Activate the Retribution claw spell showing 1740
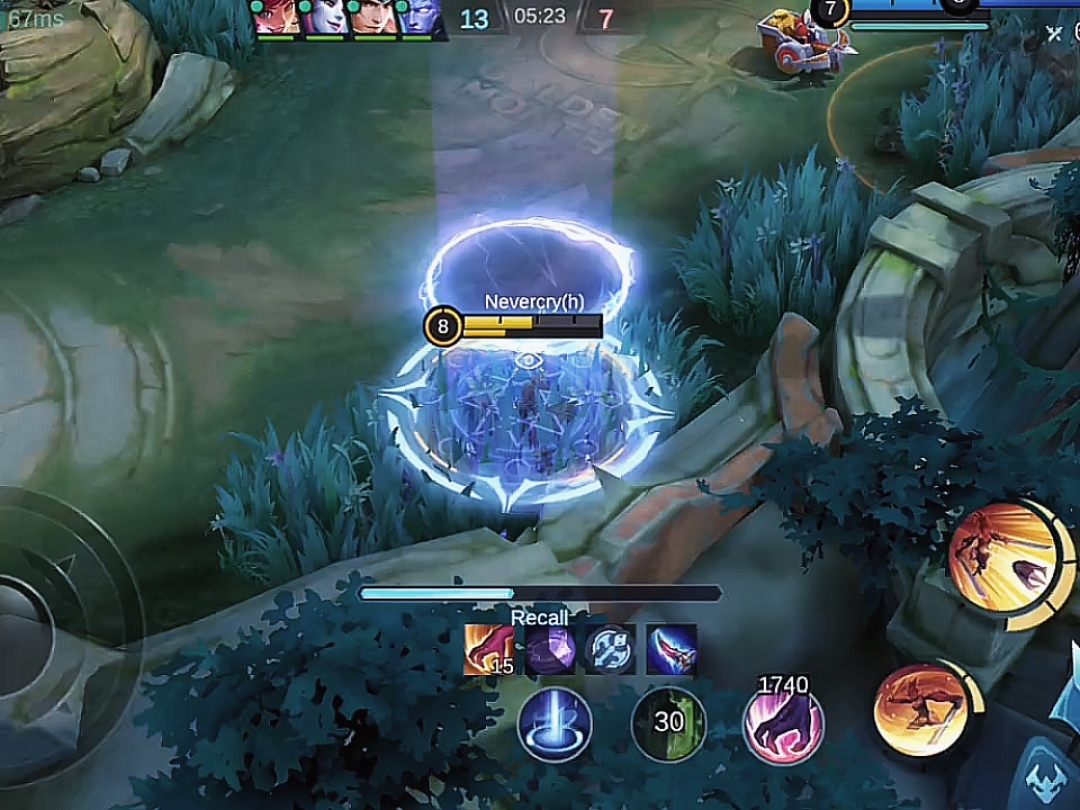 pos(783,725)
